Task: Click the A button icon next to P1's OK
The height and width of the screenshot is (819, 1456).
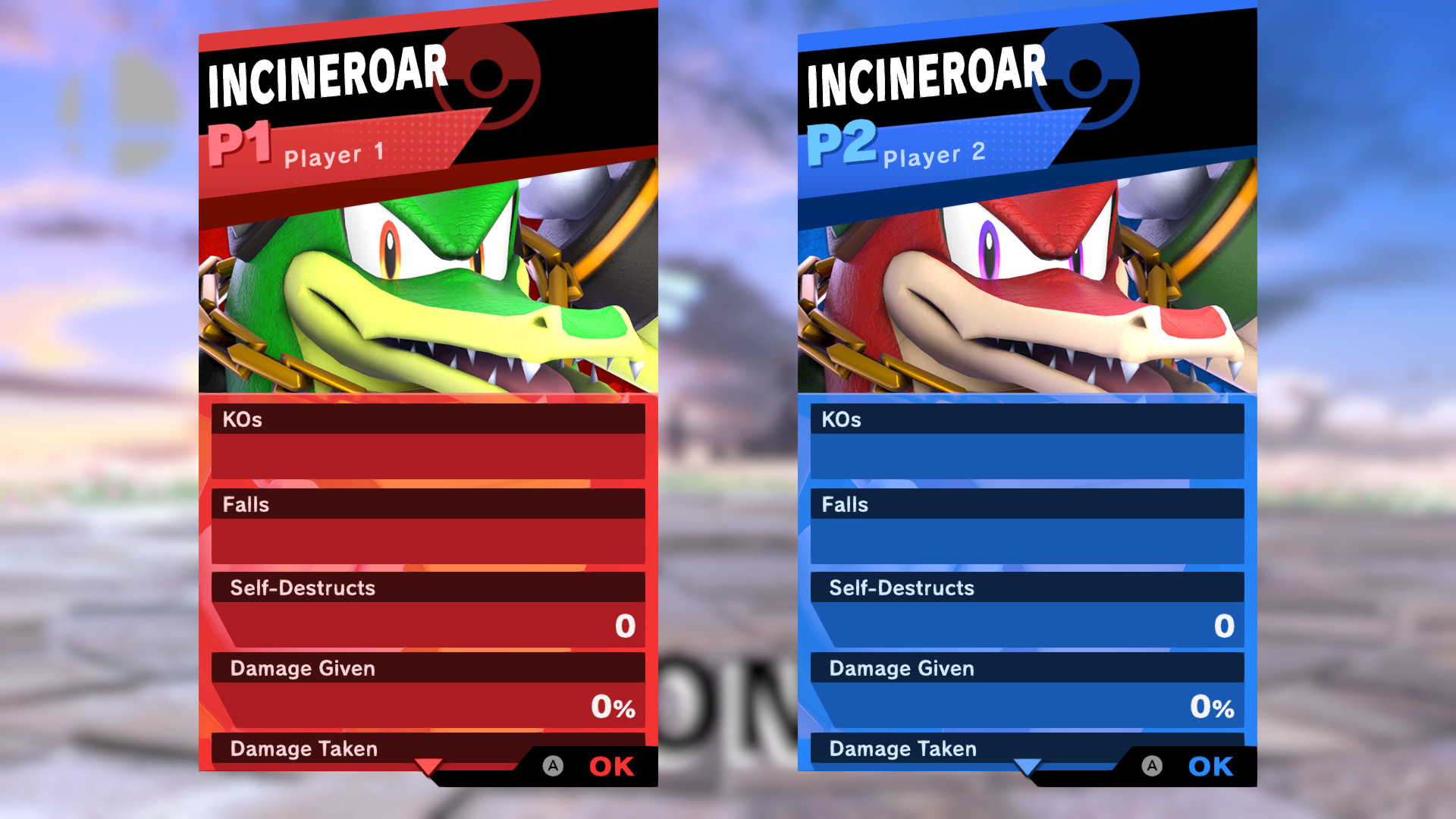Action: tap(553, 767)
